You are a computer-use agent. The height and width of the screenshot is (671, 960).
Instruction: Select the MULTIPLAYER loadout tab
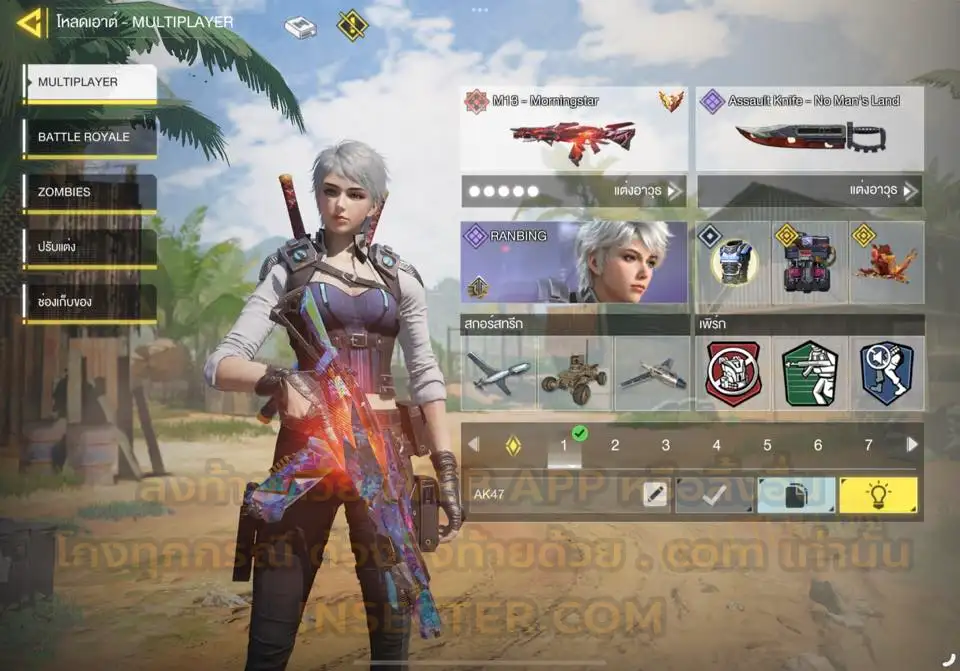[90, 83]
